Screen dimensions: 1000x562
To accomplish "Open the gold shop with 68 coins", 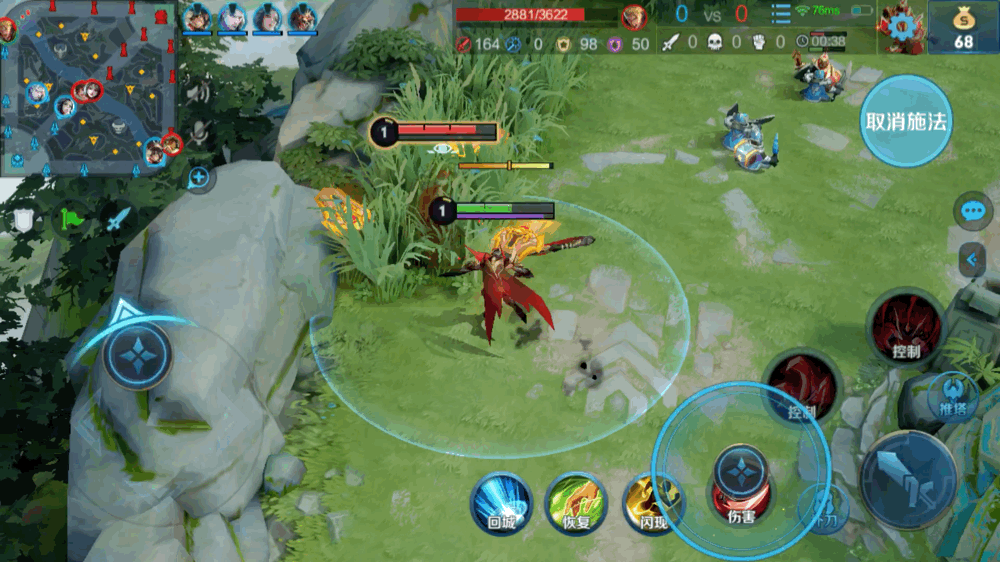I will pyautogui.click(x=963, y=27).
